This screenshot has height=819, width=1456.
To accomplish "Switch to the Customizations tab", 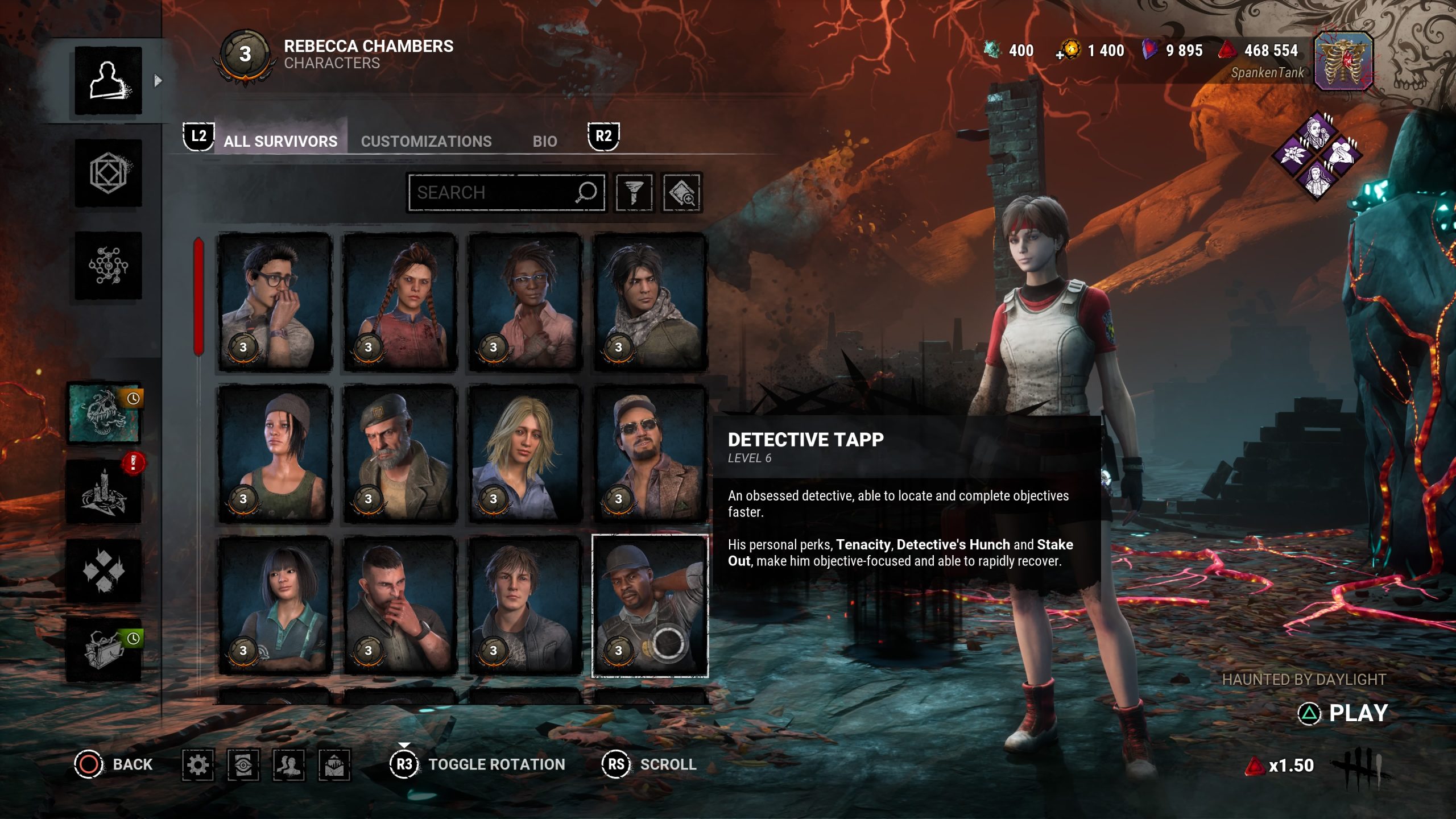I will pos(426,141).
